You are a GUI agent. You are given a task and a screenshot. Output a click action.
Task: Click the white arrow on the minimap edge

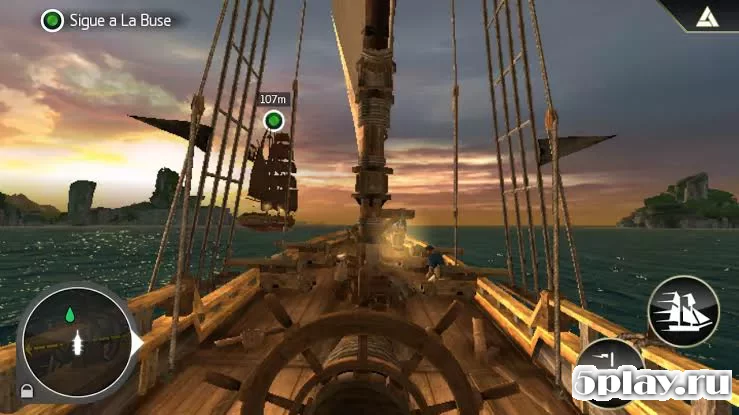tap(139, 342)
